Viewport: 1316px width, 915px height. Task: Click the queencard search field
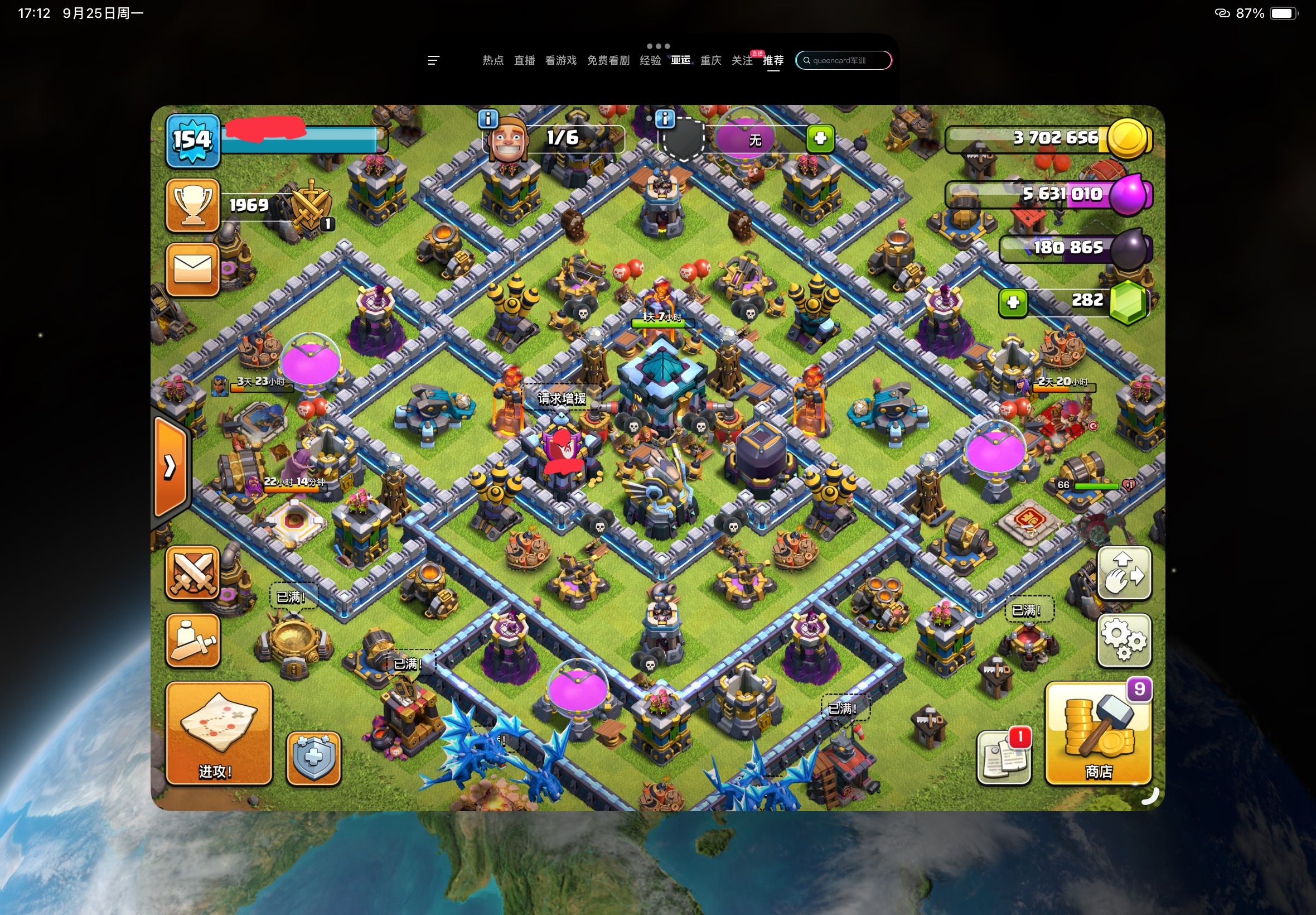pos(843,60)
